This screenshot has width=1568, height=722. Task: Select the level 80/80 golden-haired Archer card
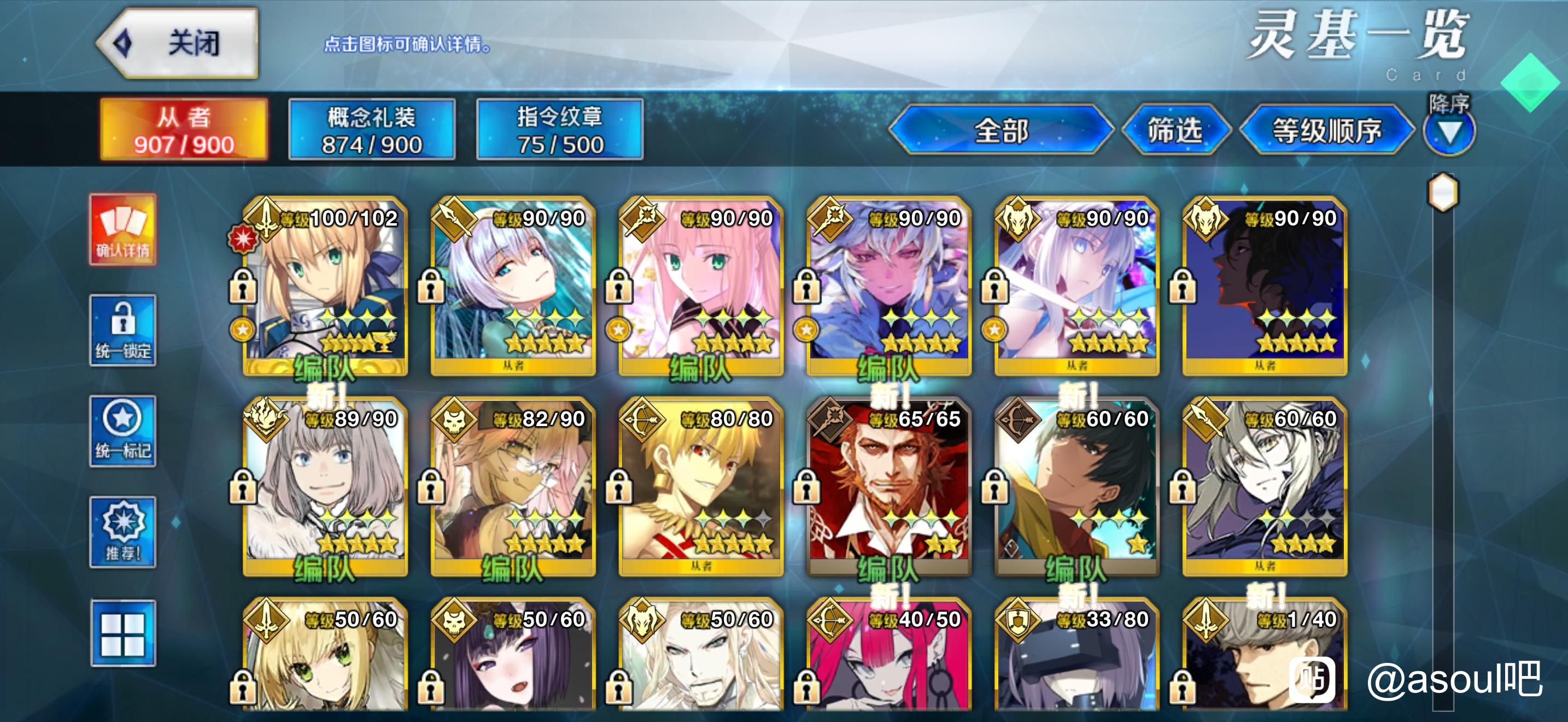pyautogui.click(x=700, y=487)
